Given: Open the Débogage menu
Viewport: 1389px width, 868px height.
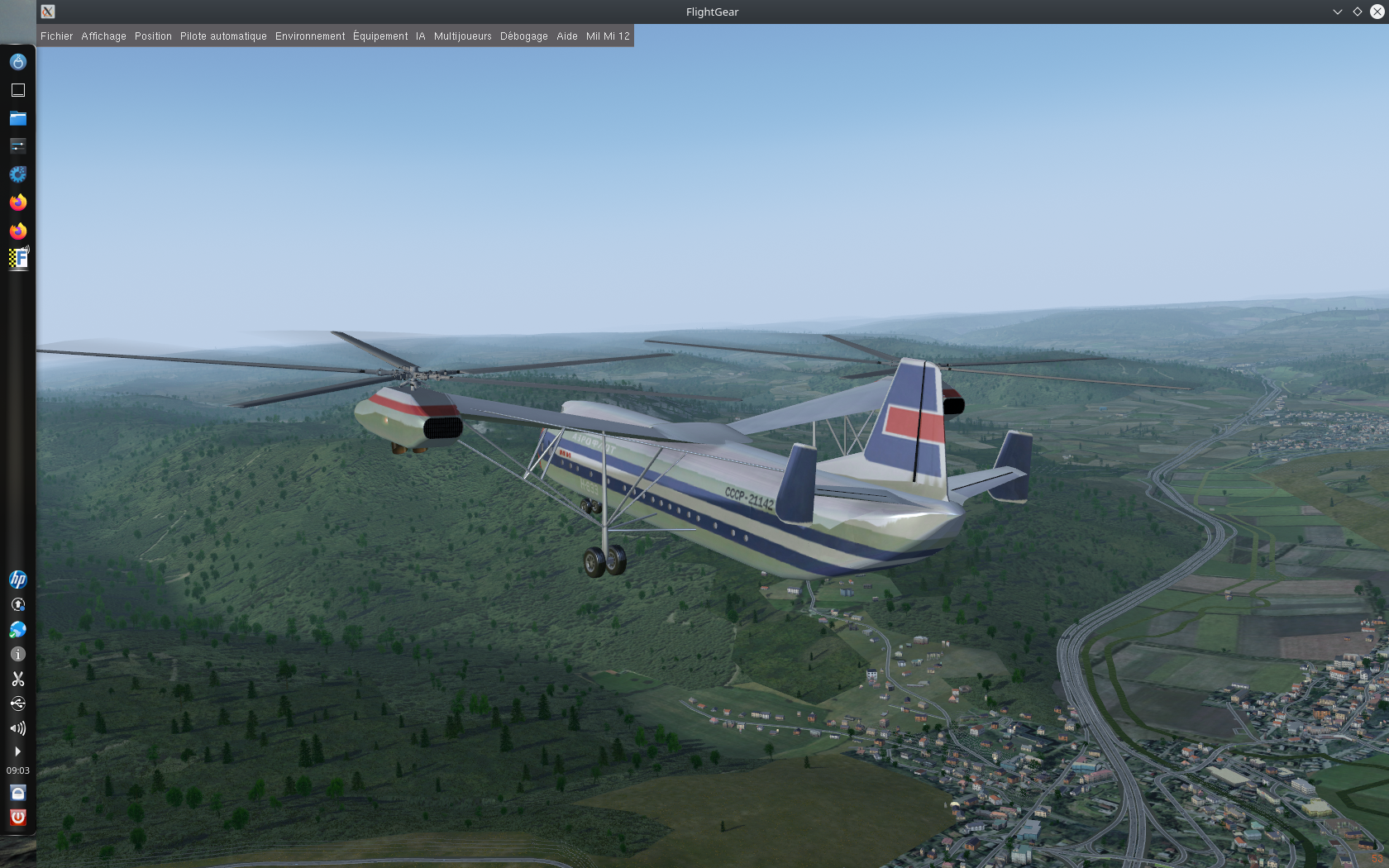Looking at the screenshot, I should (x=523, y=36).
